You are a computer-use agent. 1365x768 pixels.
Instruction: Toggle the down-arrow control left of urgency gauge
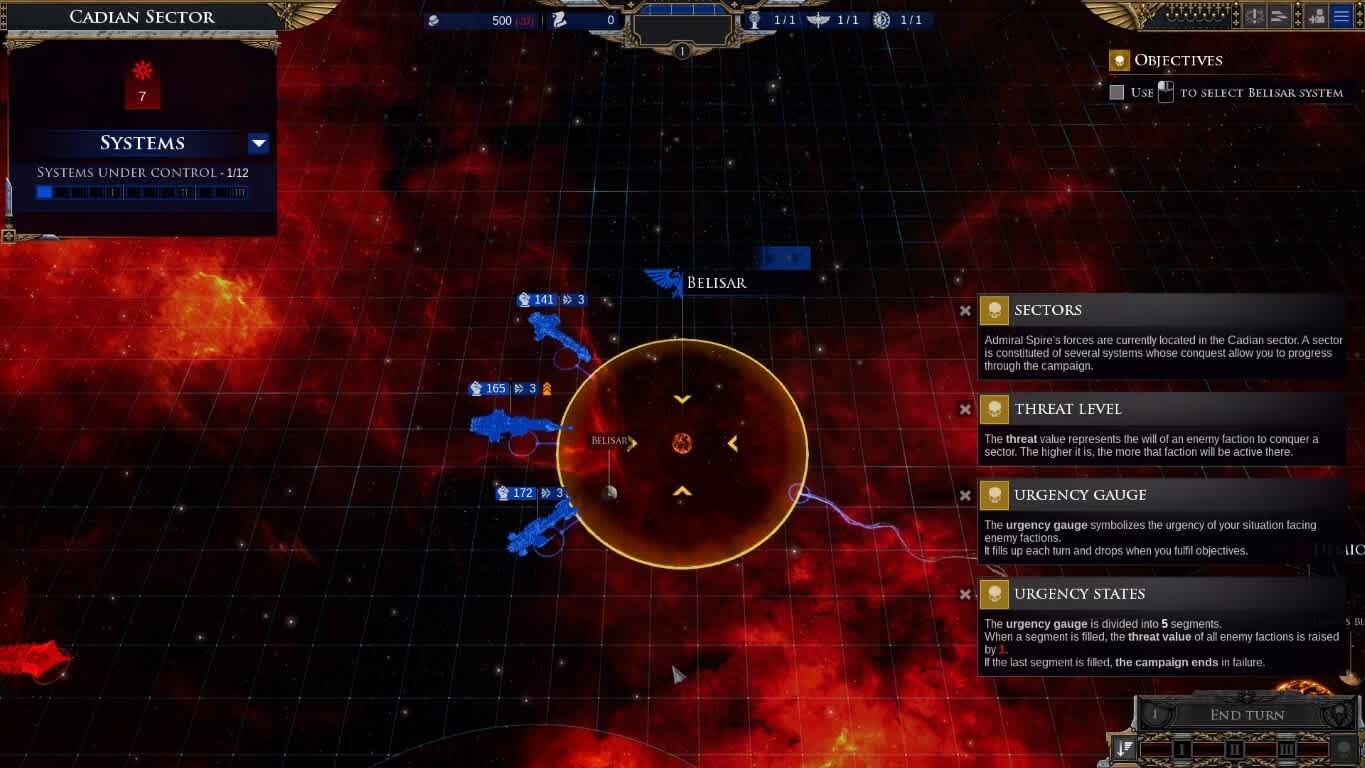tap(1123, 748)
